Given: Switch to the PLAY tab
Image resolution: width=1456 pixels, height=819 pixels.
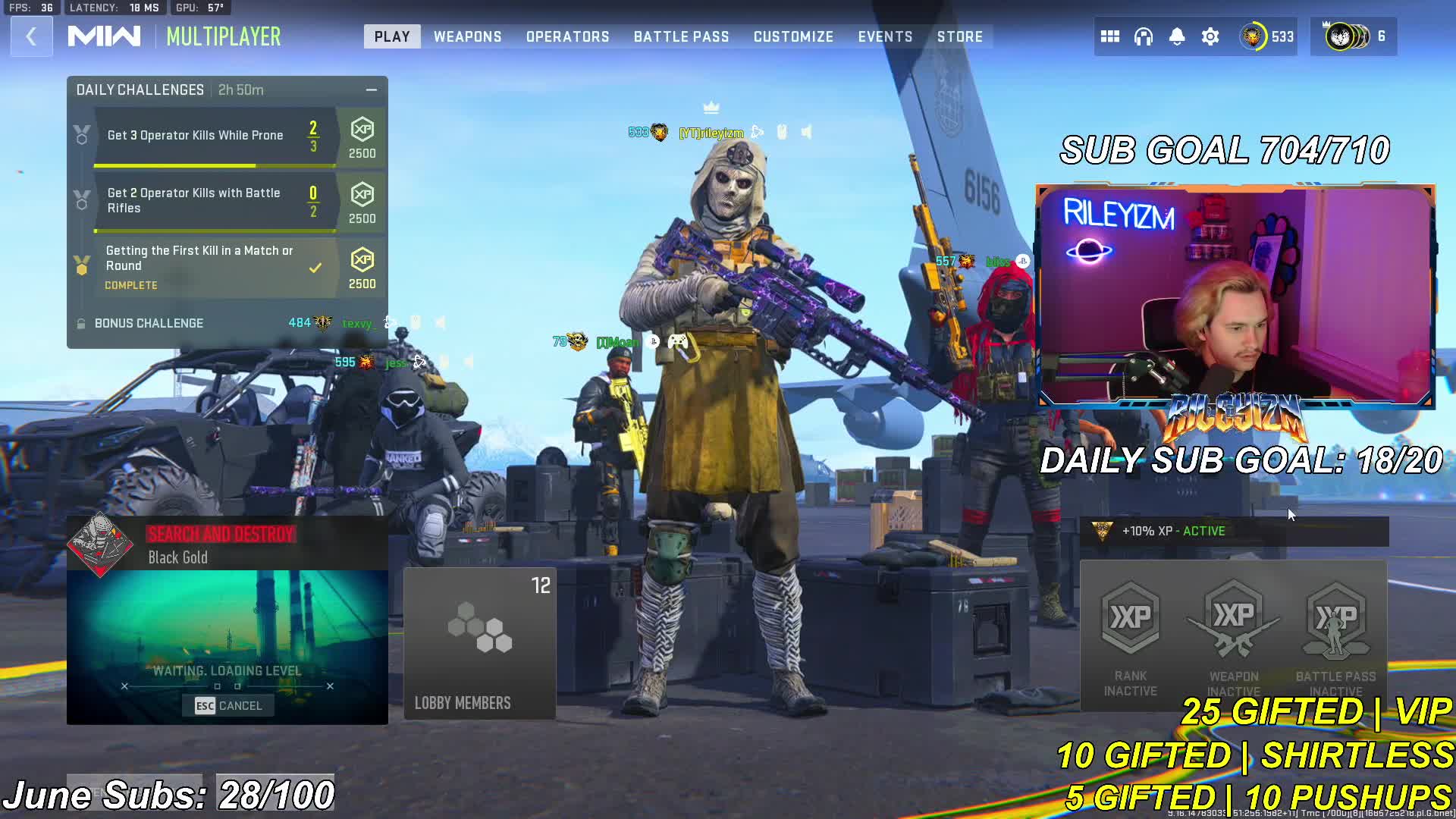Looking at the screenshot, I should click(392, 36).
